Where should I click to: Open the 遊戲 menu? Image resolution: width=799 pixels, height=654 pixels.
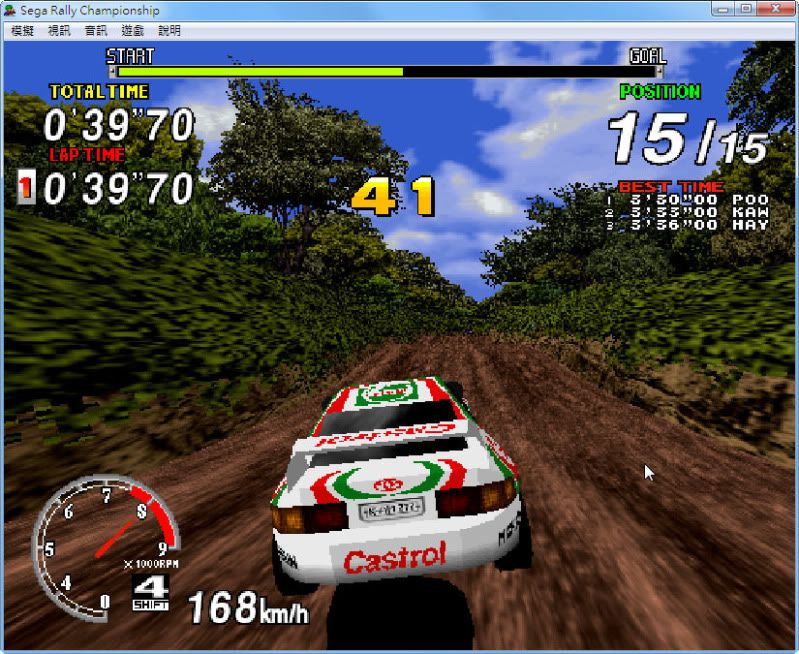(x=133, y=31)
